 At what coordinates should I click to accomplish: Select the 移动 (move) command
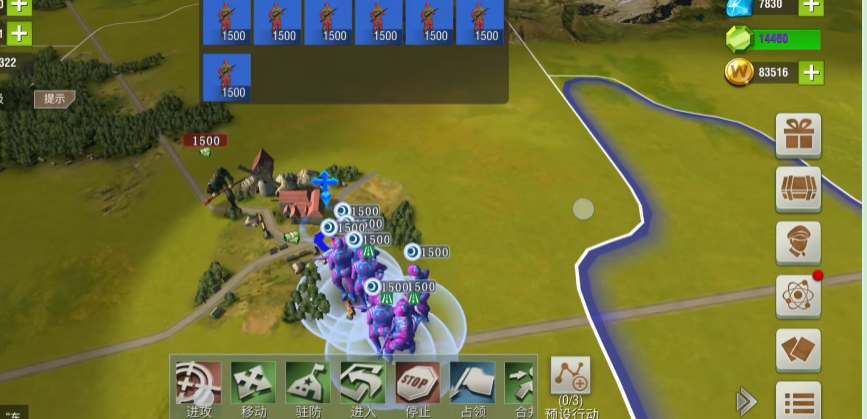point(253,384)
